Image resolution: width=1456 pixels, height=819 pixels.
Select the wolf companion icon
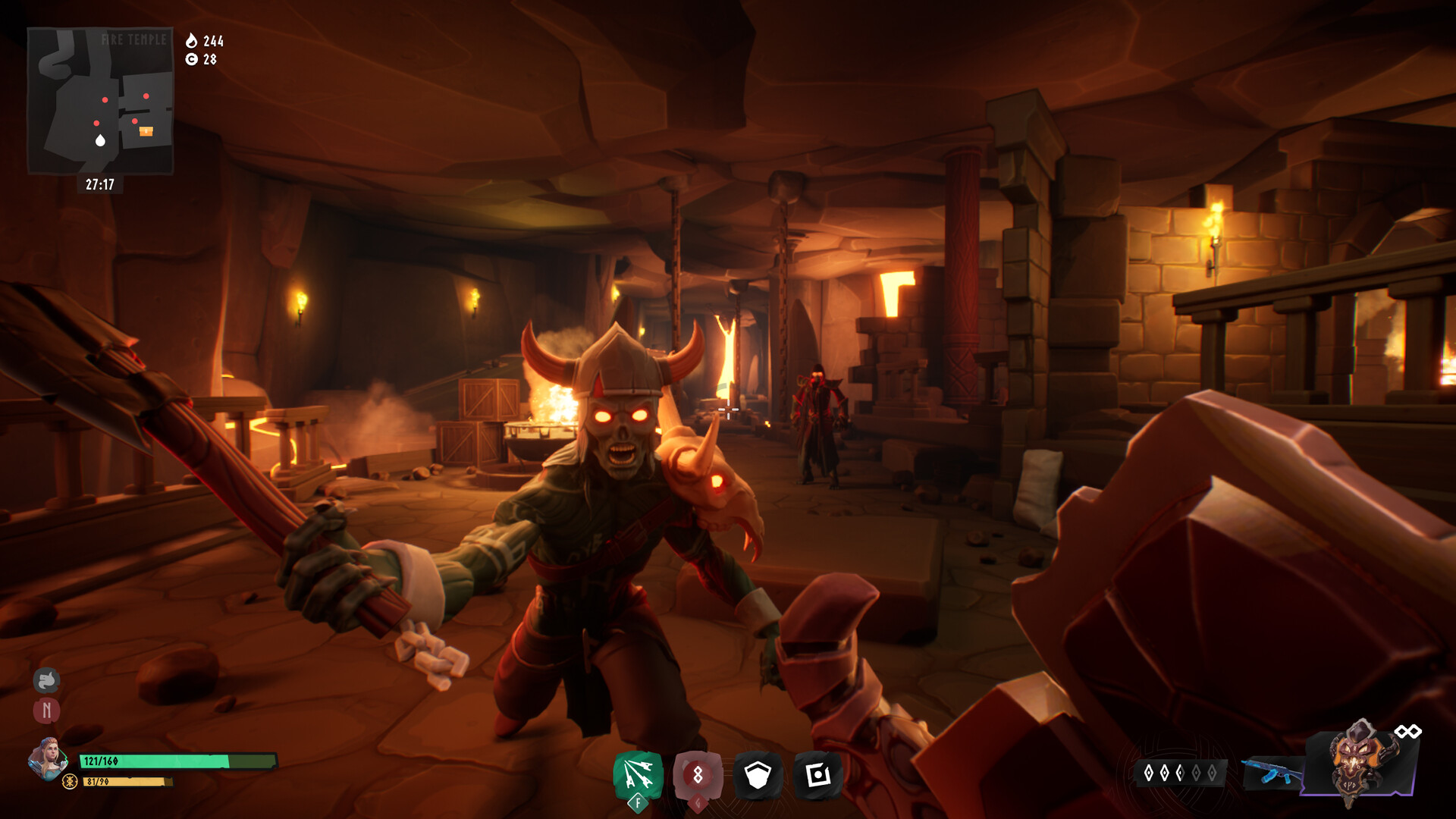(x=46, y=681)
